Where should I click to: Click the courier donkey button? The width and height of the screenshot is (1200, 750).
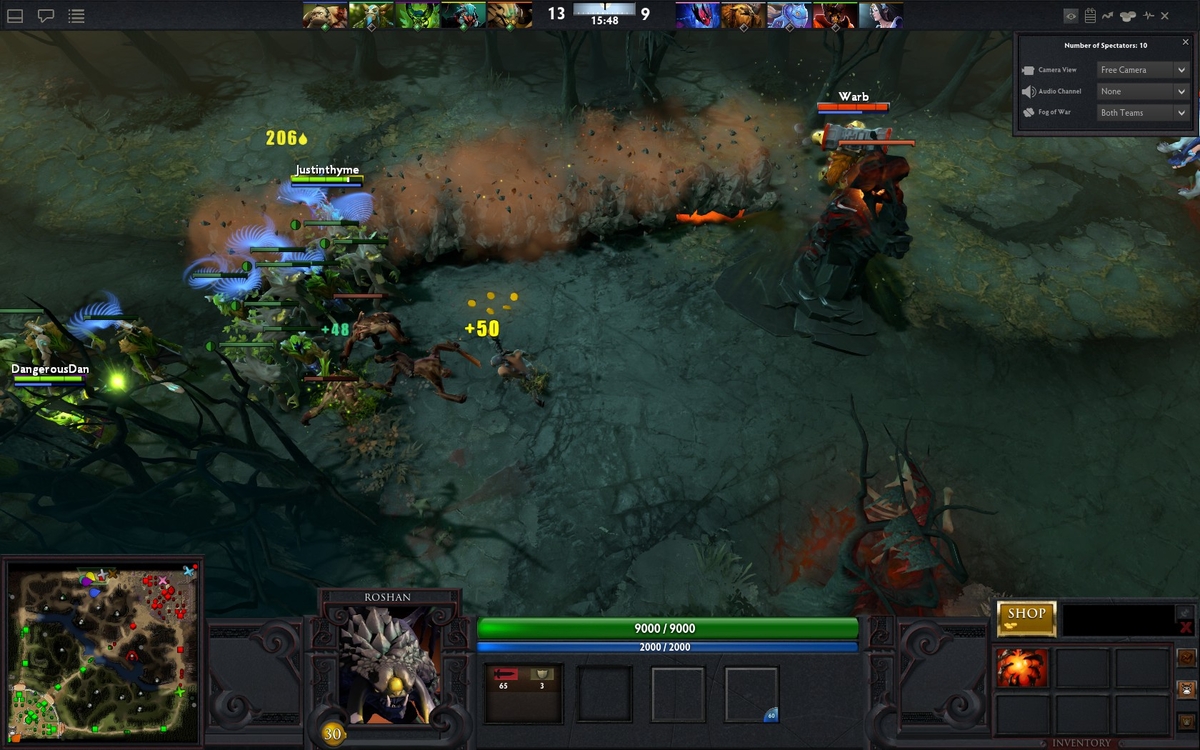(1186, 689)
